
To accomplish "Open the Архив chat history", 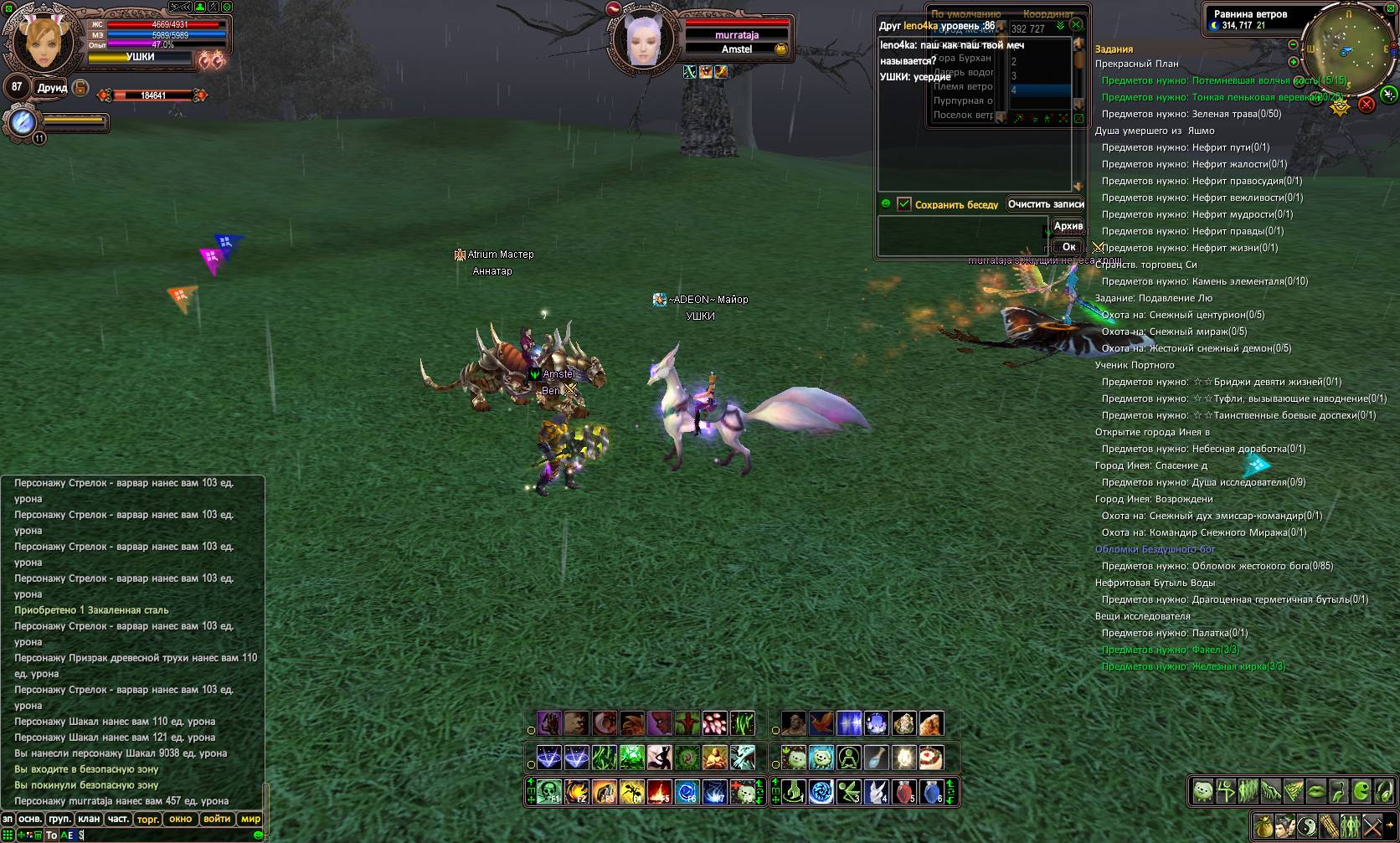I will (x=1068, y=226).
